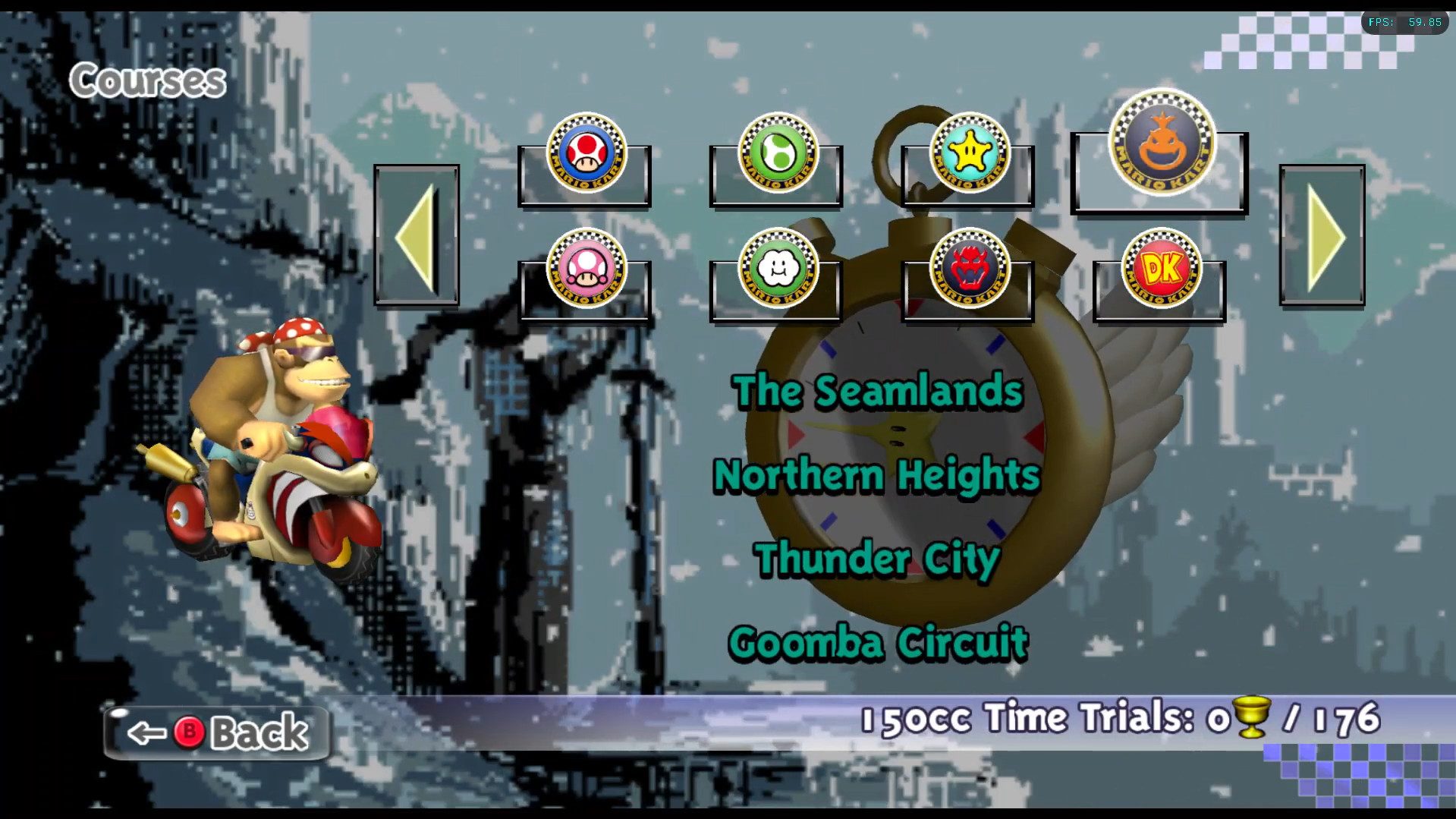The width and height of the screenshot is (1456, 819).
Task: Open the course Northern Heights
Action: tap(876, 476)
